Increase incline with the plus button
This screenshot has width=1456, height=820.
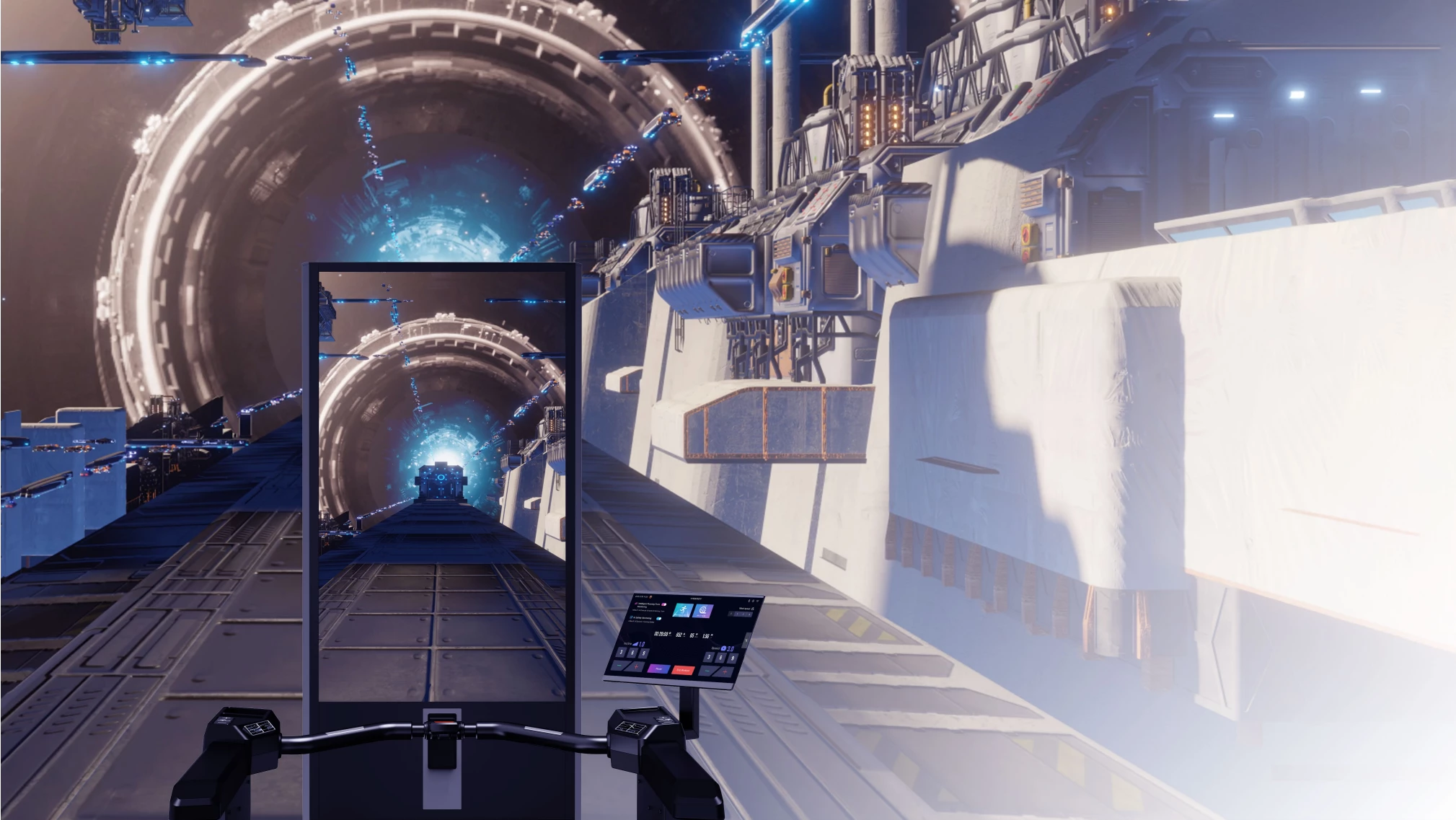[x=636, y=666]
